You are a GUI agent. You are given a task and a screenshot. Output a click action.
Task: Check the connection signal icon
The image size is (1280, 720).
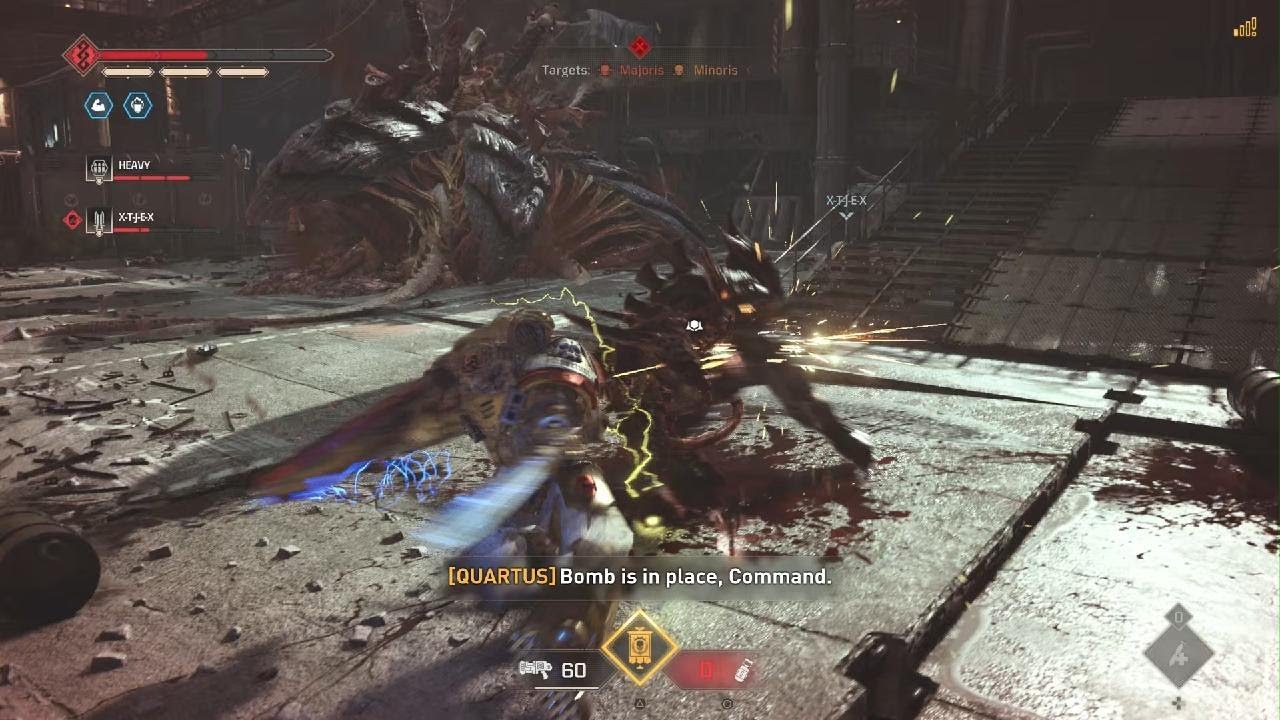coord(1245,28)
